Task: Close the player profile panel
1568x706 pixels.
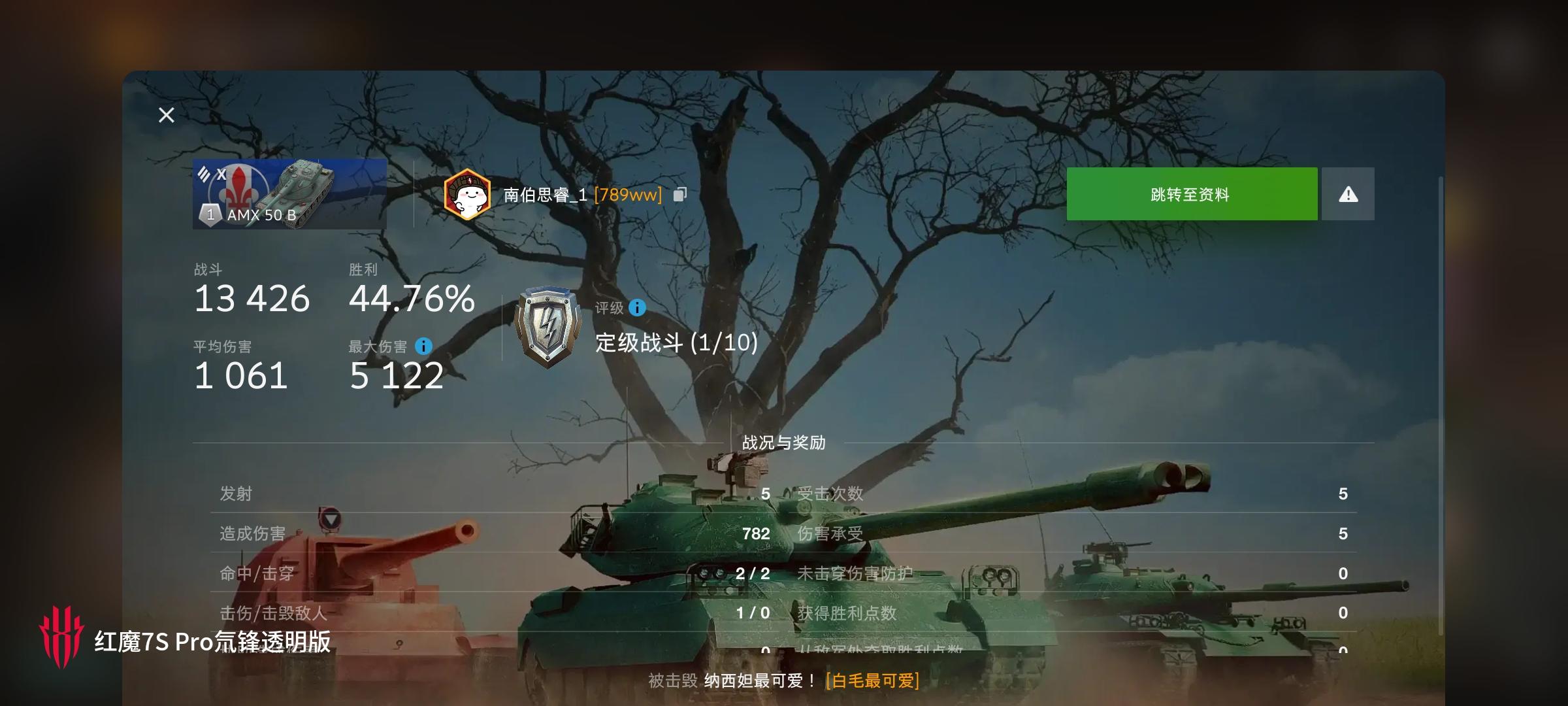Action: 166,115
